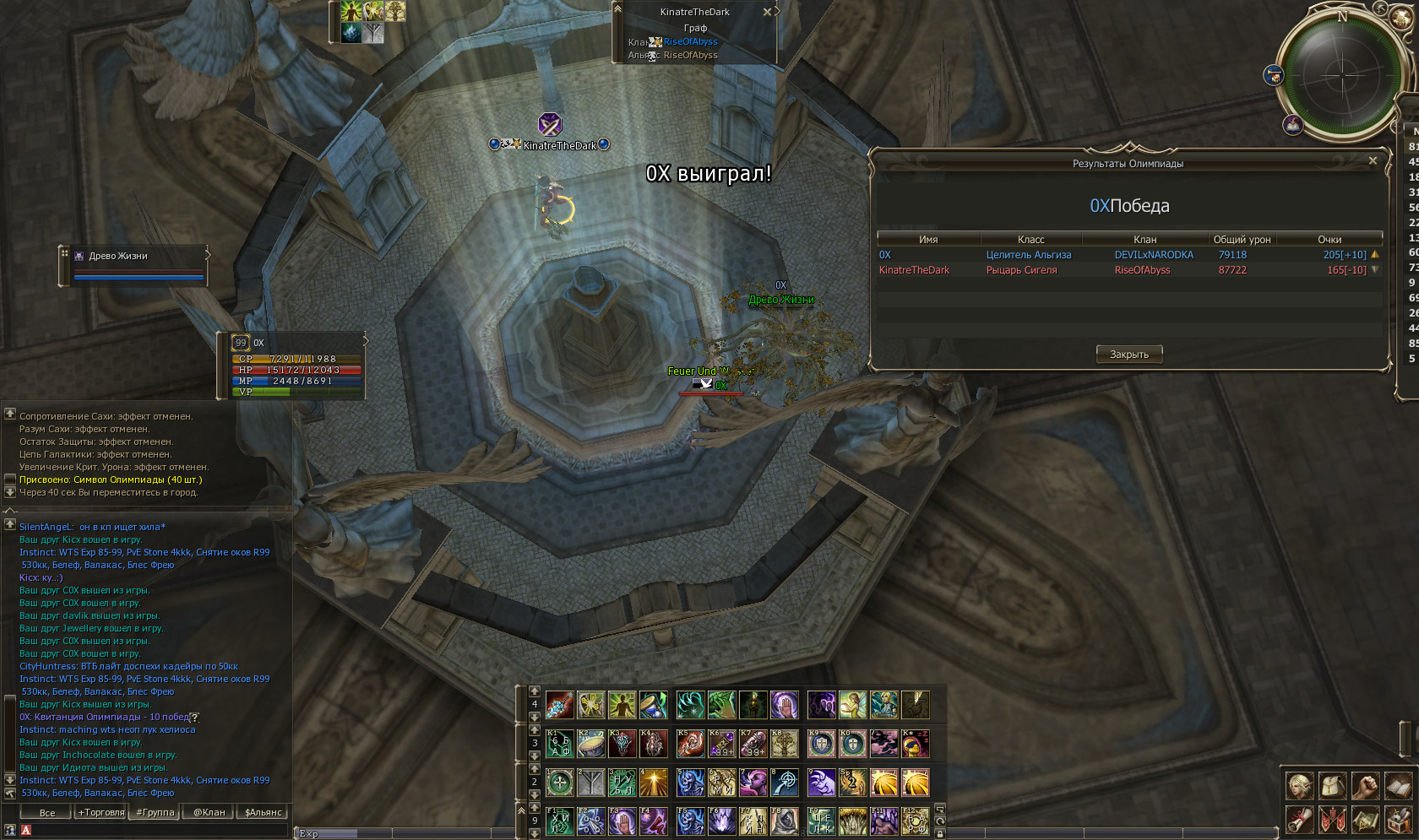Click the Закрыть button in Olympiad results
Screen dimensions: 1419x840
[1128, 355]
